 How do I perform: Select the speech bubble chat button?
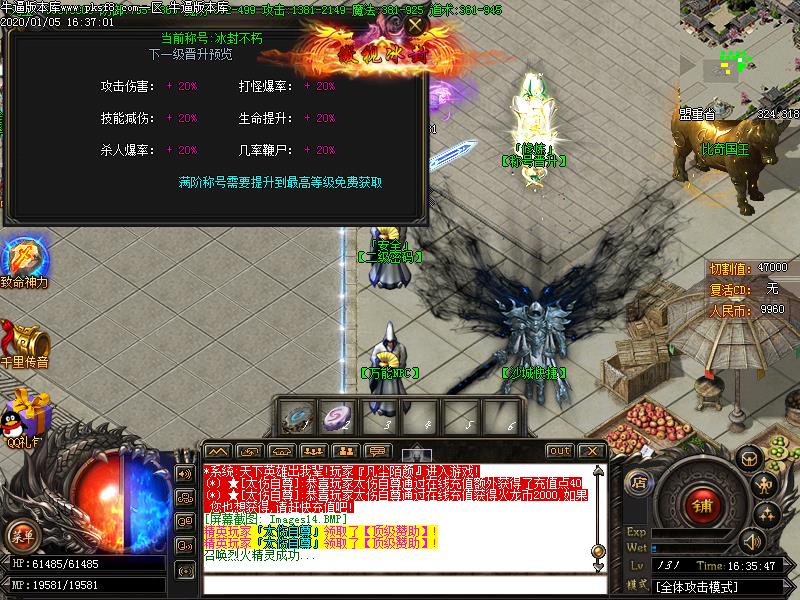377,451
